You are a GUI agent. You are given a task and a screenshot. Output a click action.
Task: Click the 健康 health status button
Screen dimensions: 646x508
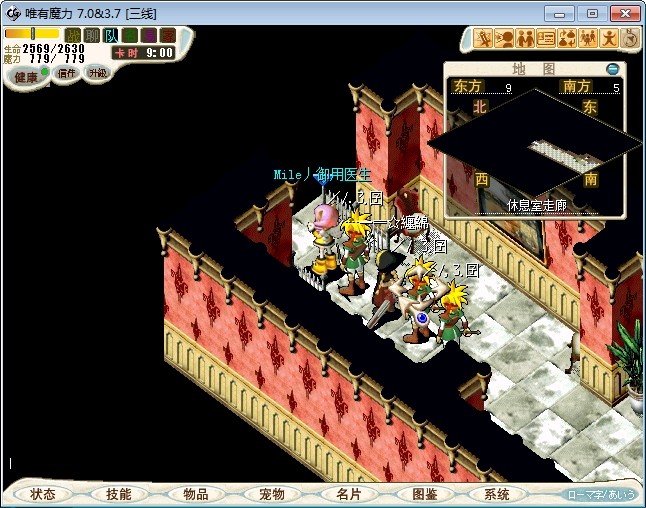(26, 77)
